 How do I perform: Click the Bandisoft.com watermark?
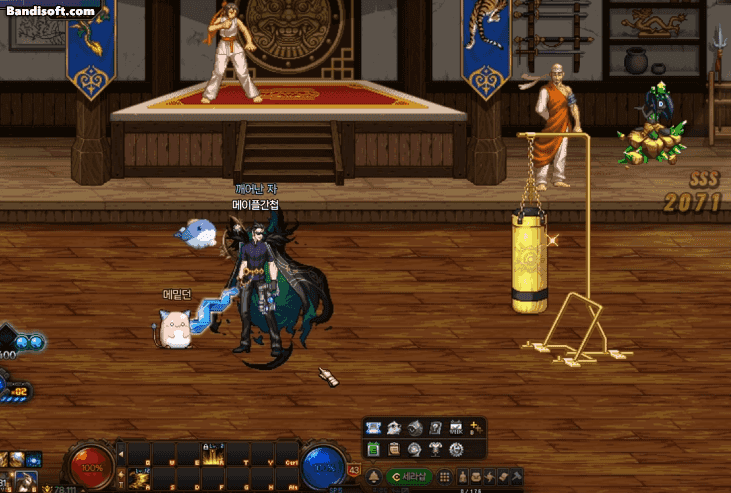pyautogui.click(x=49, y=12)
